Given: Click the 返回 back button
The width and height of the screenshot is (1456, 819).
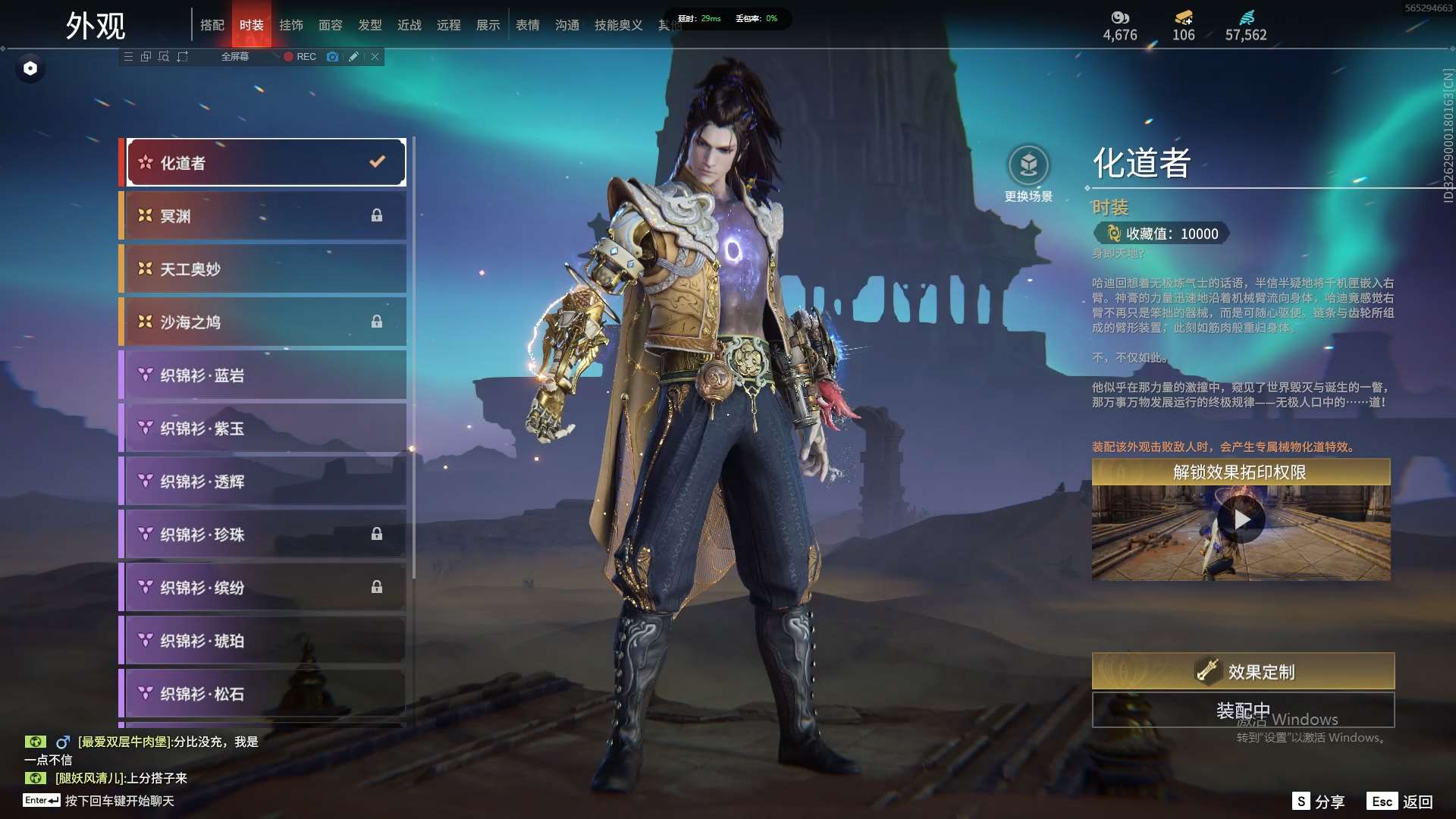Looking at the screenshot, I should [x=1401, y=802].
